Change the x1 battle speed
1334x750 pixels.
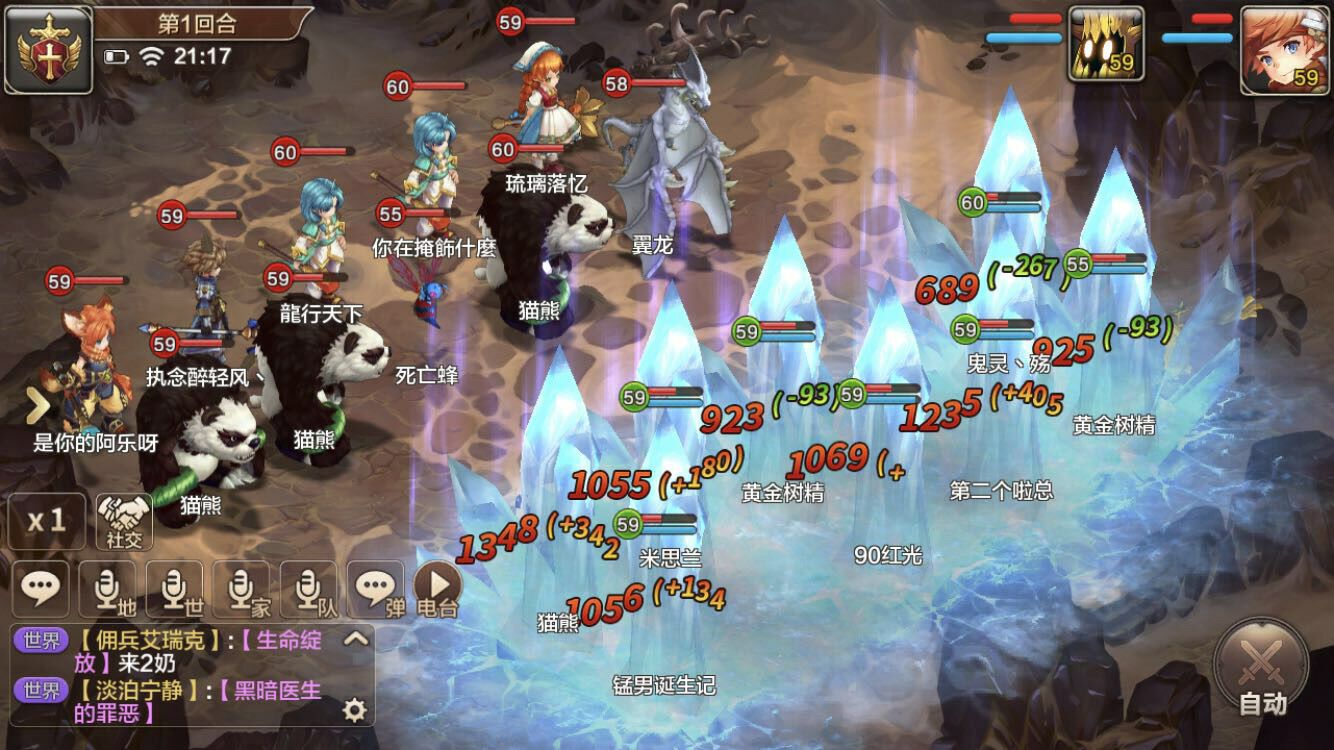coord(46,520)
